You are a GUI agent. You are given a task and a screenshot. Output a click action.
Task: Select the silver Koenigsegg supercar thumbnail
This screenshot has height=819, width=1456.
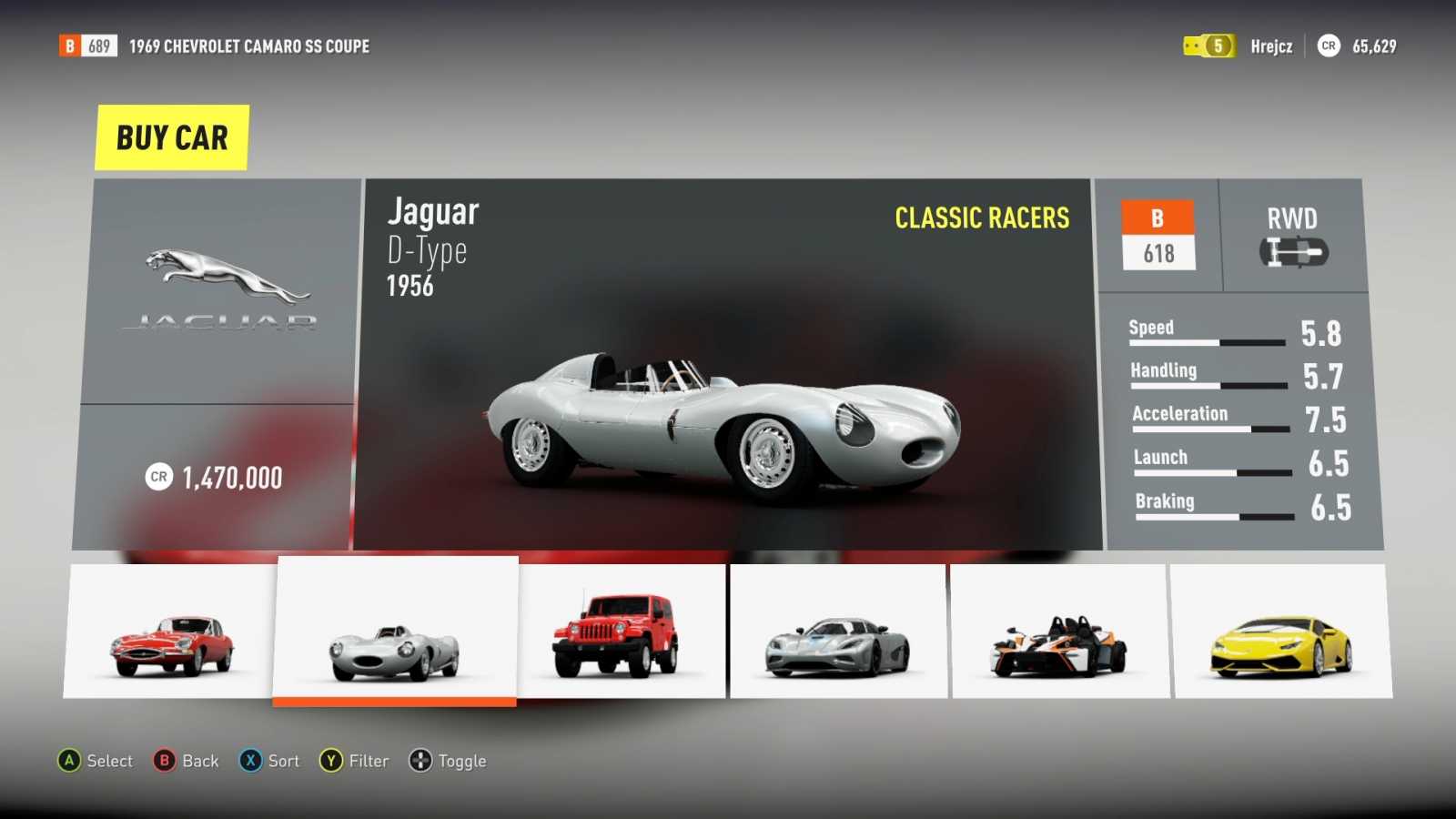coord(838,632)
